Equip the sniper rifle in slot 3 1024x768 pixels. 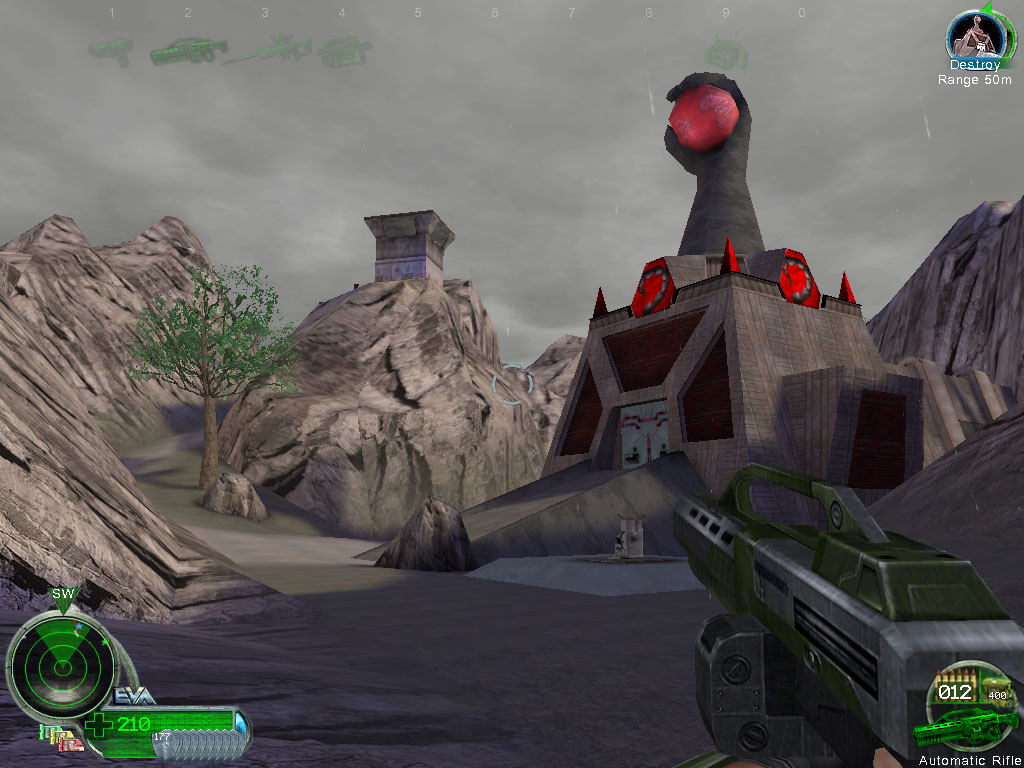tap(268, 48)
